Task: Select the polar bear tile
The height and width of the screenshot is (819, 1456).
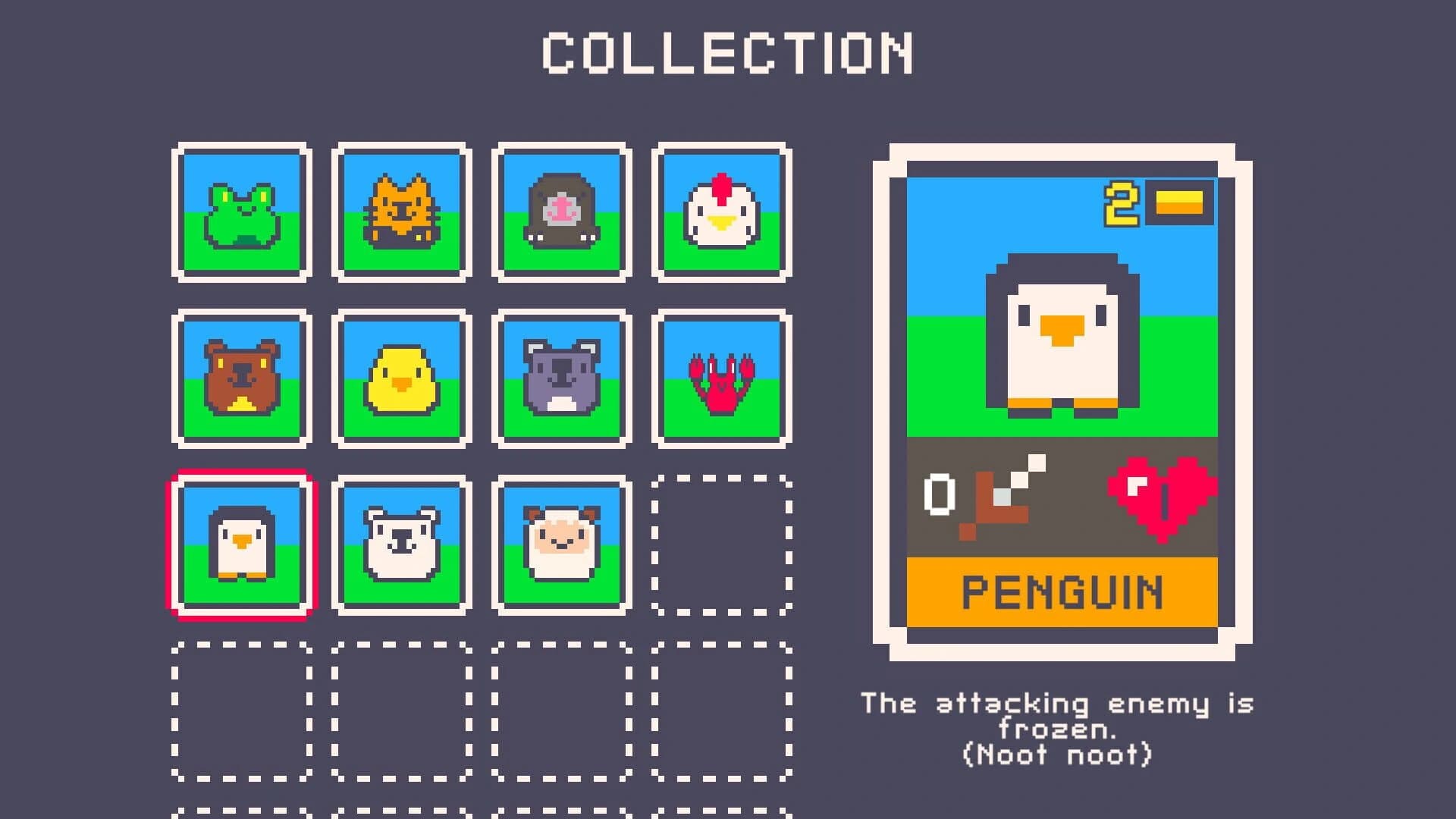Action: pos(403,544)
